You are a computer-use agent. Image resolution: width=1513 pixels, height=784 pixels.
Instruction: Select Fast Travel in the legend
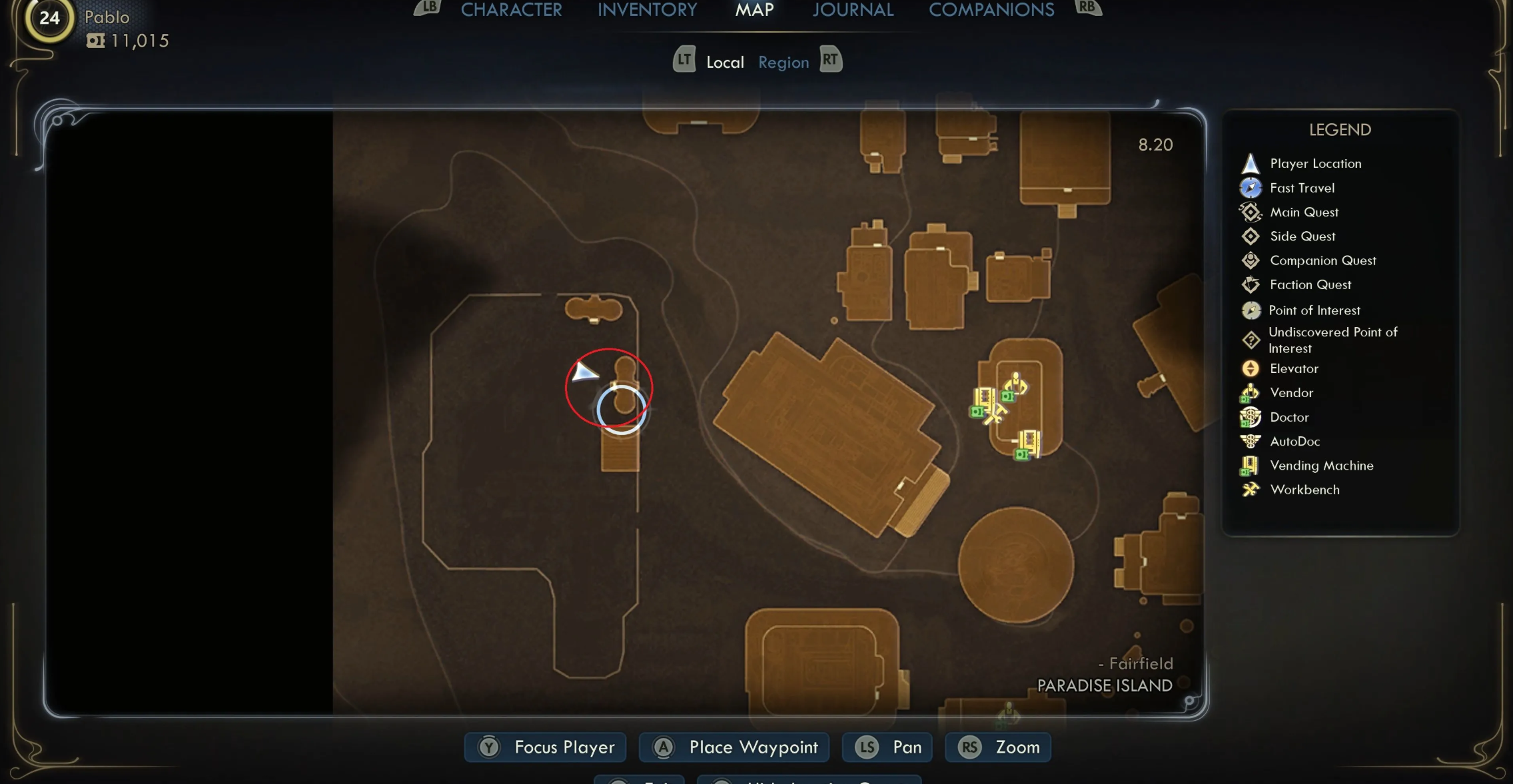click(1302, 188)
